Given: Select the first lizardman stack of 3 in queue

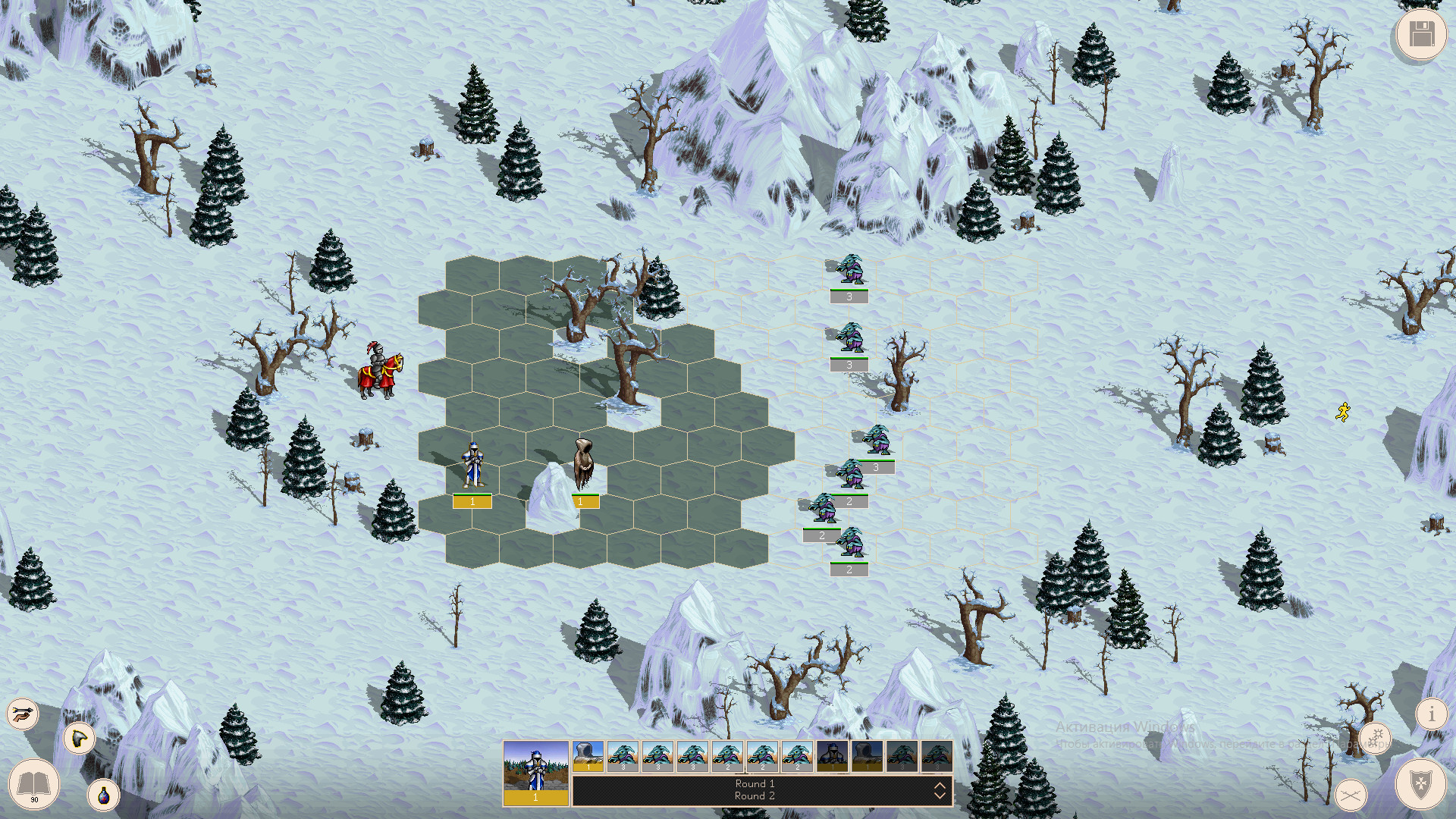Looking at the screenshot, I should 624,756.
